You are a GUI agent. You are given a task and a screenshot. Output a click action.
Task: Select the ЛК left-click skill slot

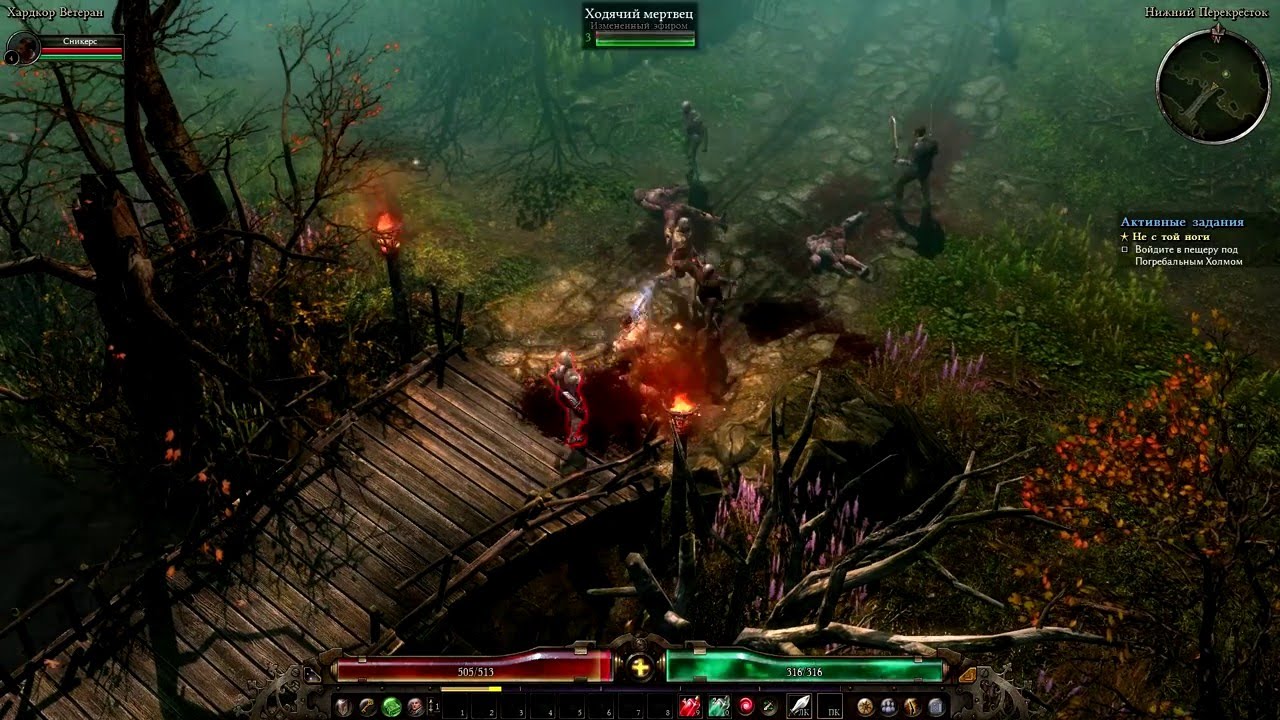point(799,707)
